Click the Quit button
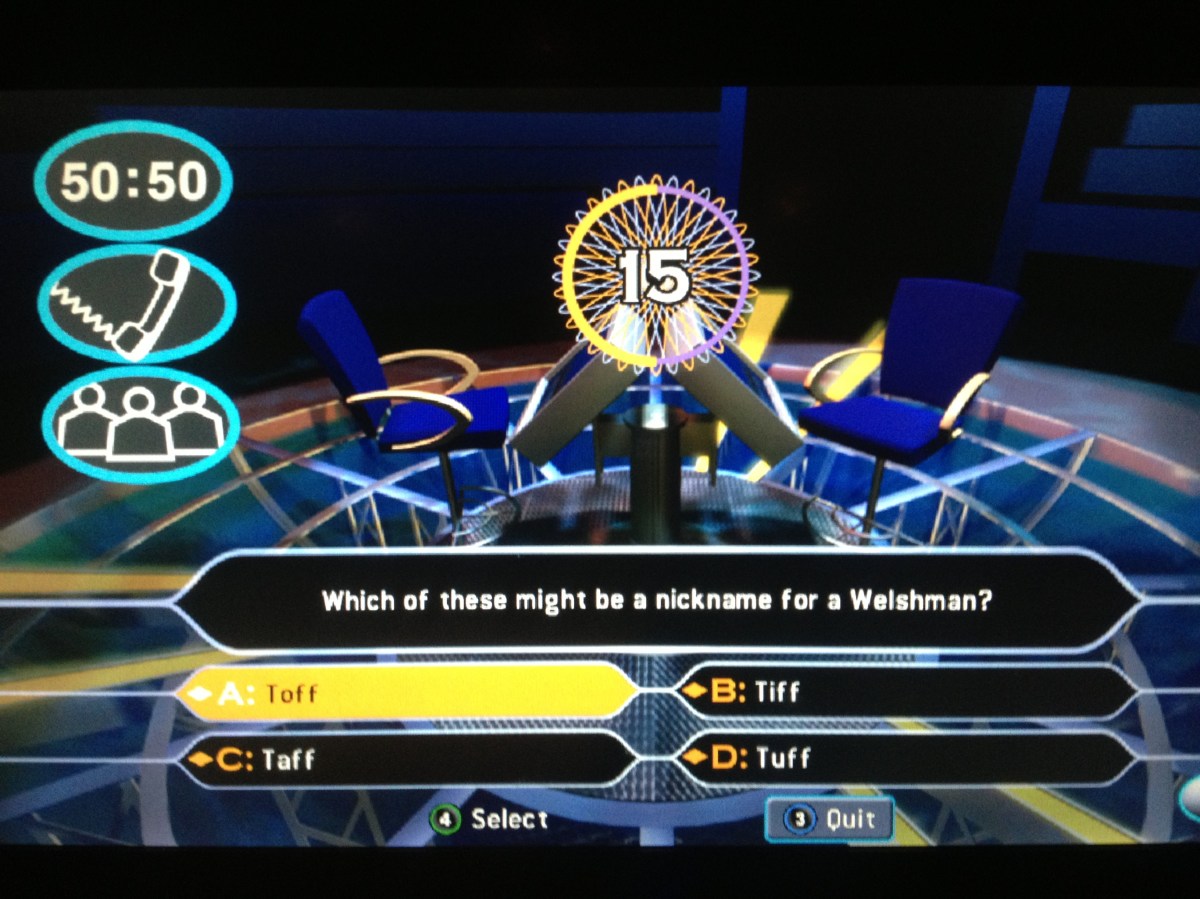The height and width of the screenshot is (899, 1200). pos(829,820)
